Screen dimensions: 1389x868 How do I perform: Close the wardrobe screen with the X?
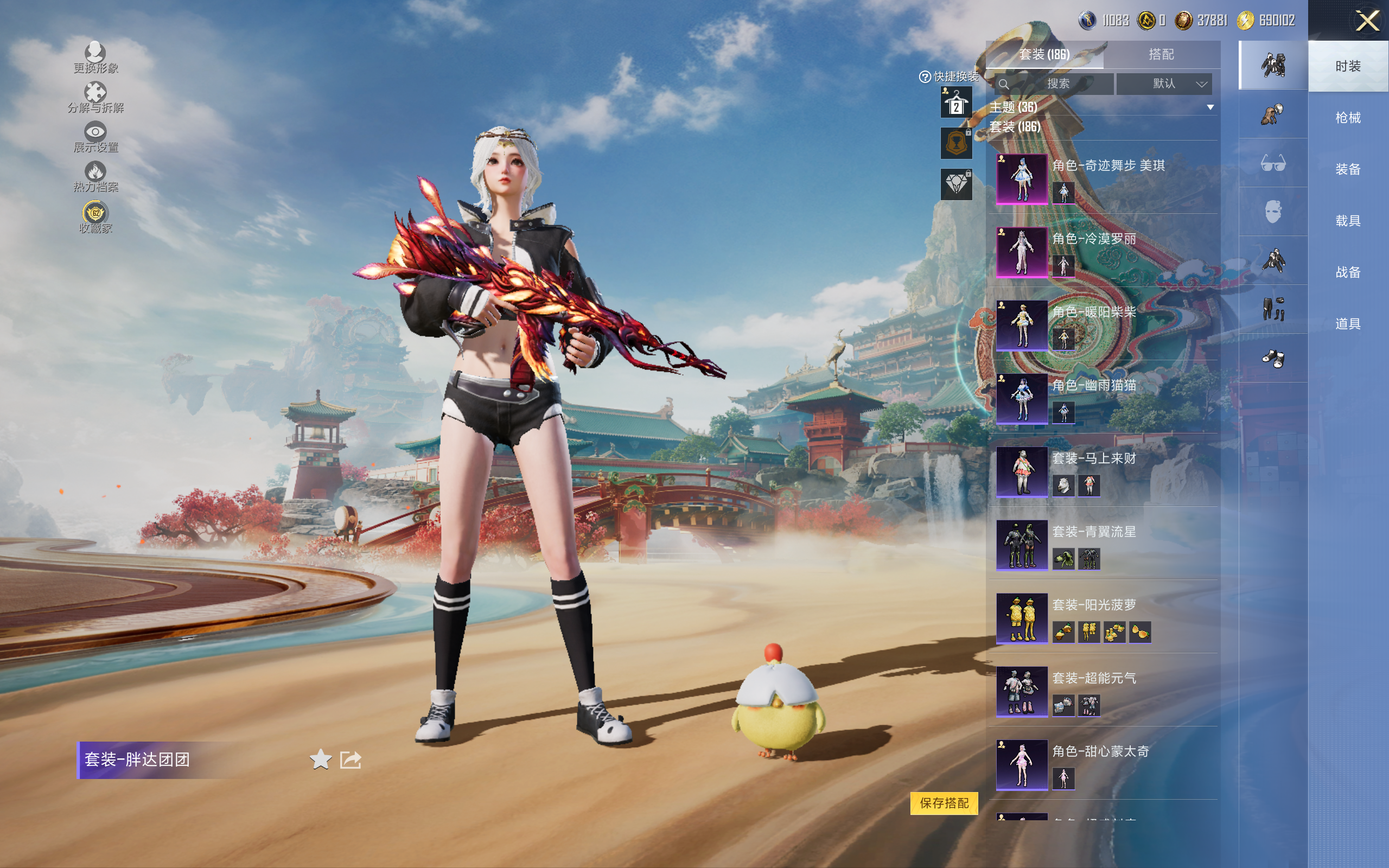(x=1367, y=21)
